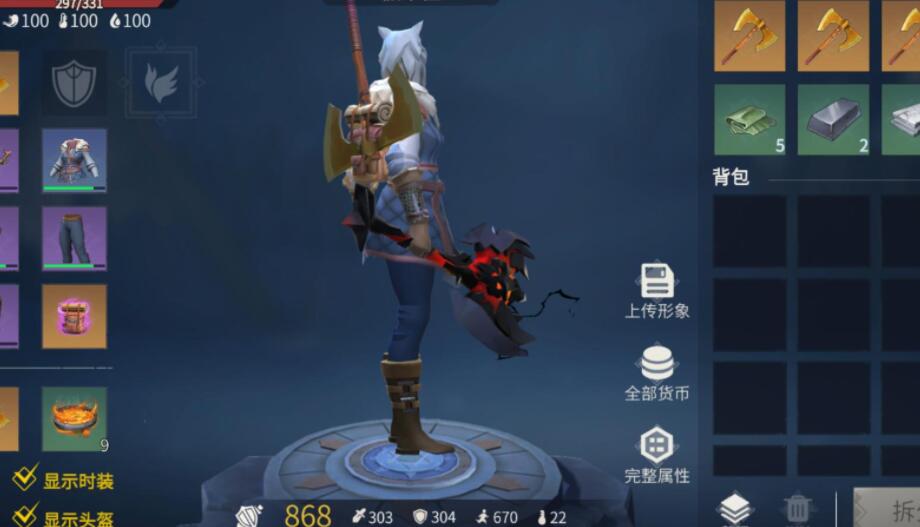The height and width of the screenshot is (527, 920).
Task: Select the pink backpack equipment slot
Action: pos(74,316)
